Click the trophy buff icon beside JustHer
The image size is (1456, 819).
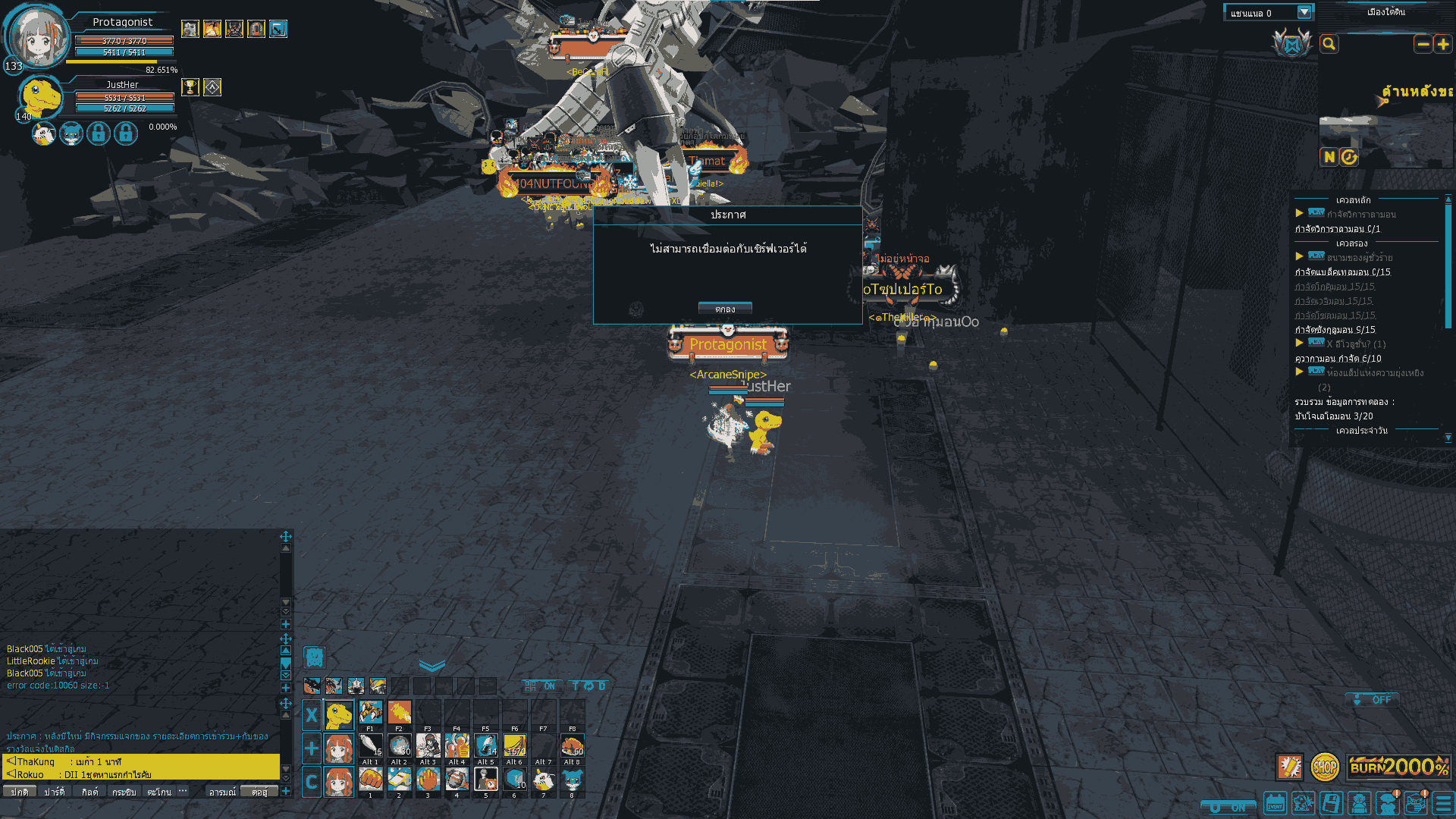click(x=190, y=87)
